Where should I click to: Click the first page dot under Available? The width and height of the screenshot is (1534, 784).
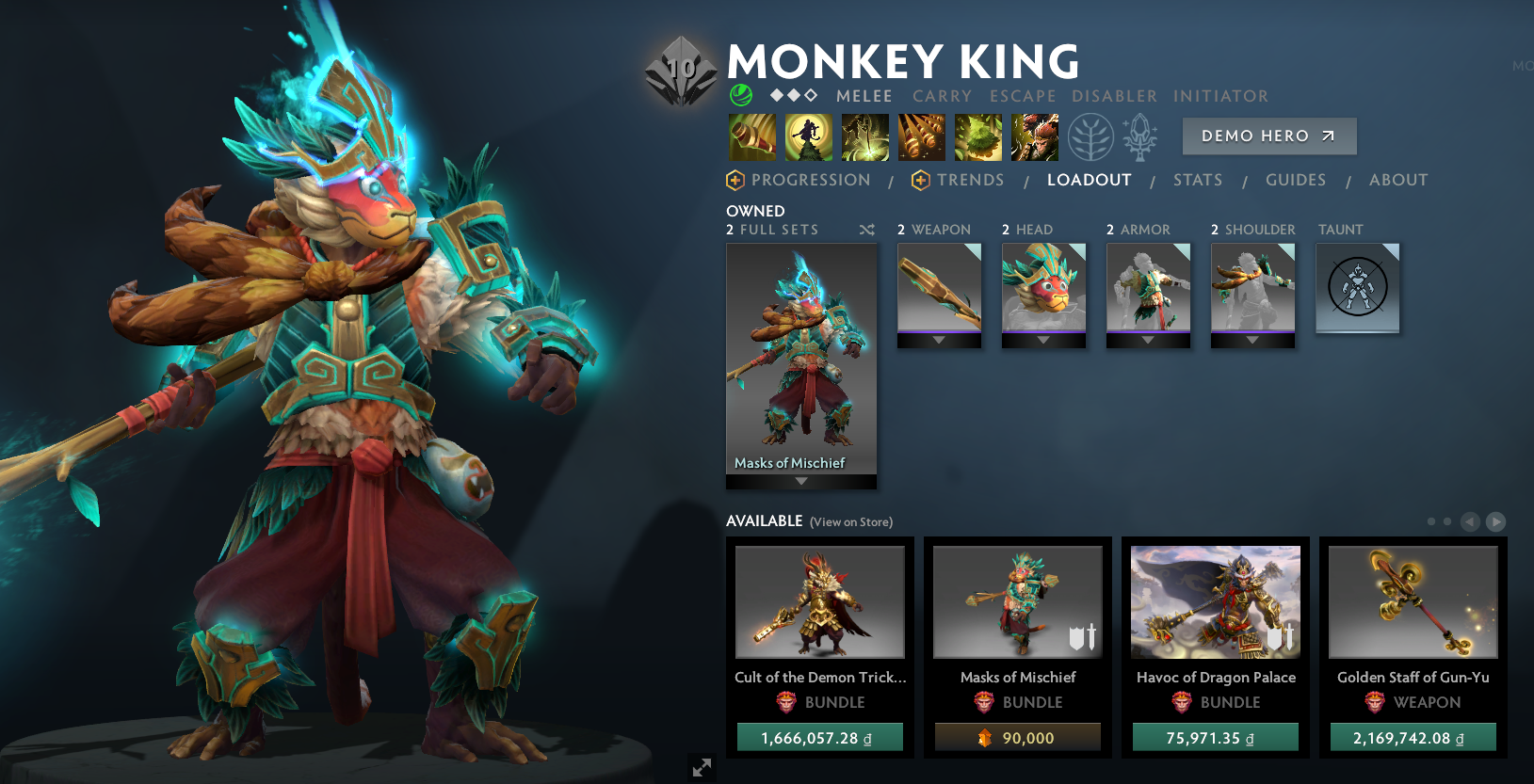pyautogui.click(x=1429, y=520)
